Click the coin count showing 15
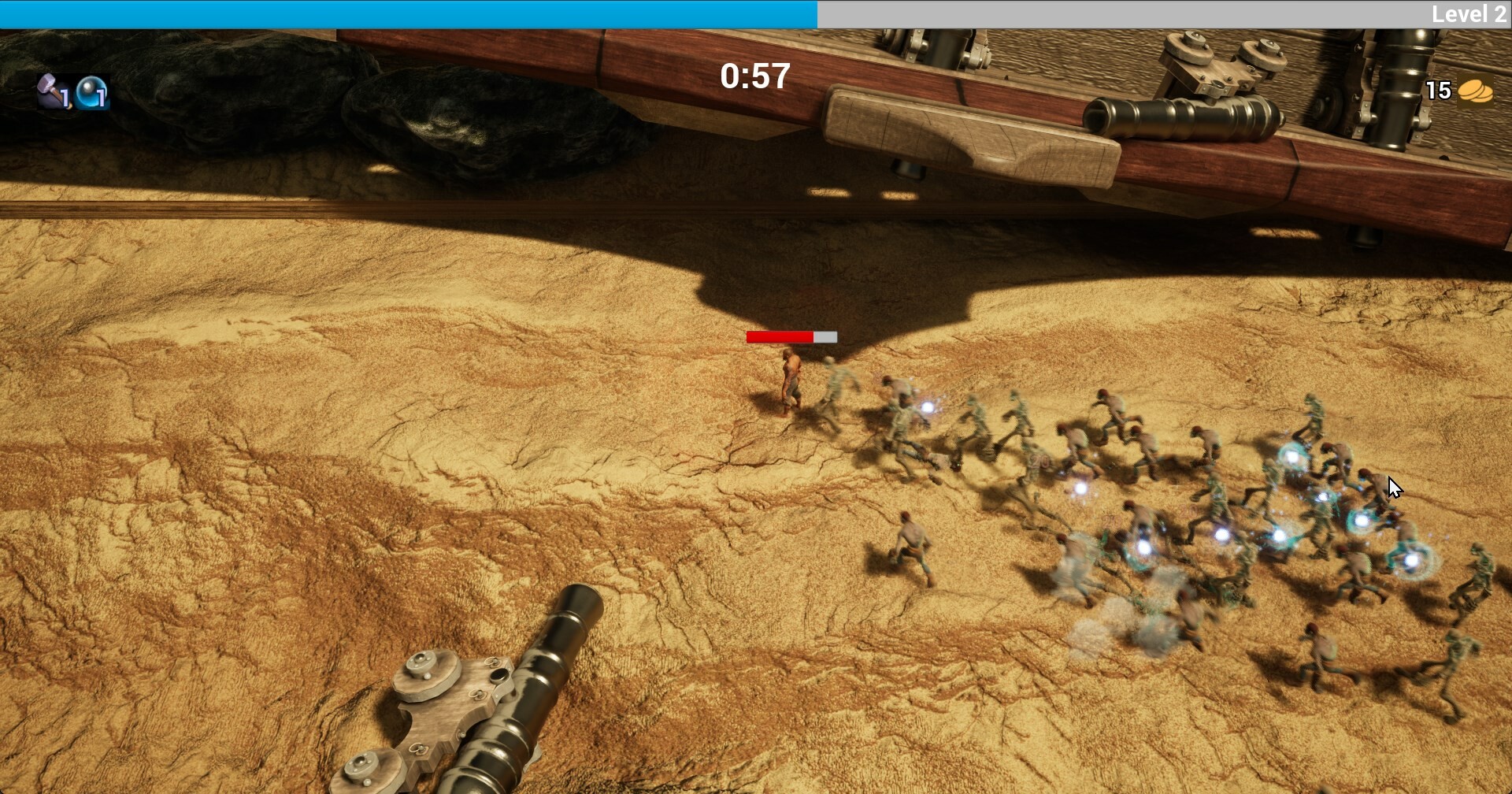This screenshot has height=794, width=1512. 1438,90
